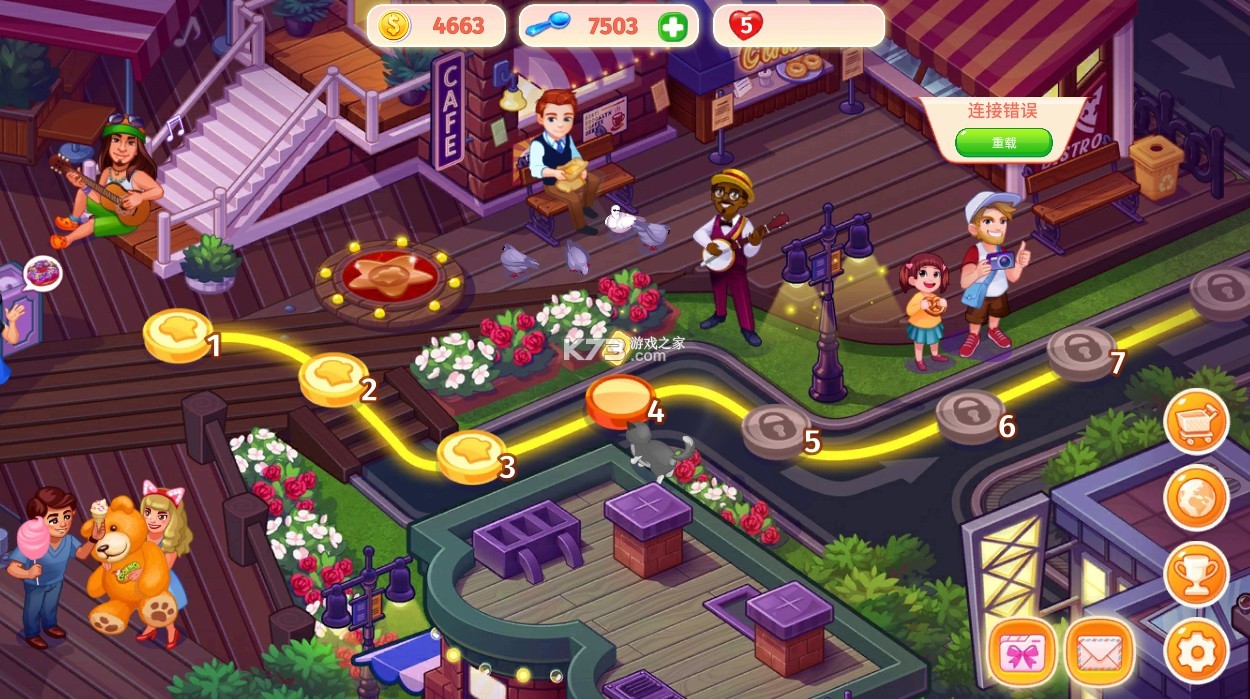Screen dimensions: 1250x699
Task: Open the pink gift box button
Action: [1022, 652]
